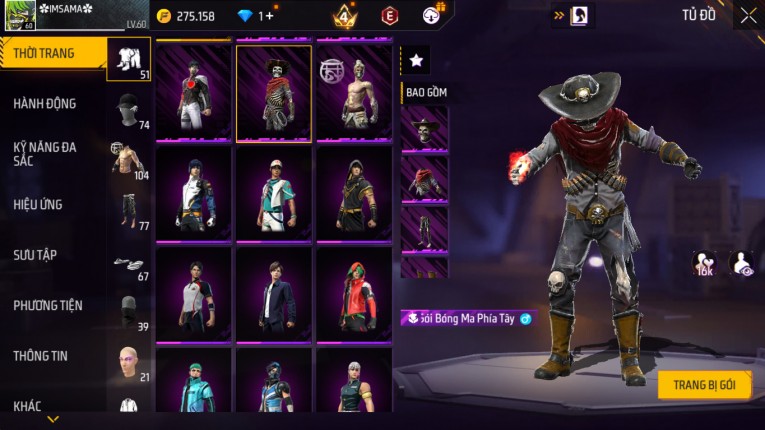Screen dimensions: 765x430
Task: Choose the red hooded outfit thumbnail
Action: [354, 293]
